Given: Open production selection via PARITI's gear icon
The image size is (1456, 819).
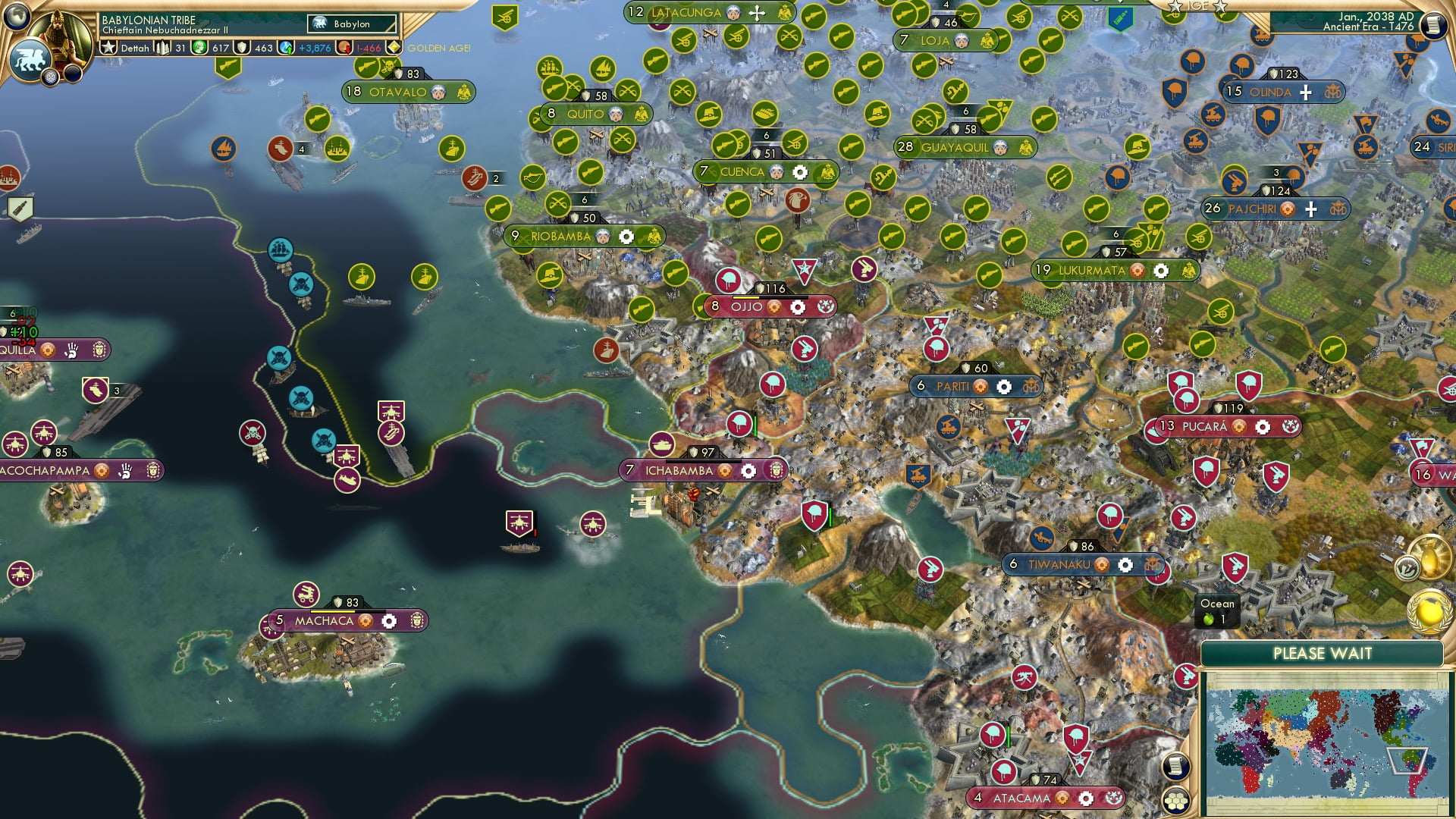Looking at the screenshot, I should pos(1006,387).
